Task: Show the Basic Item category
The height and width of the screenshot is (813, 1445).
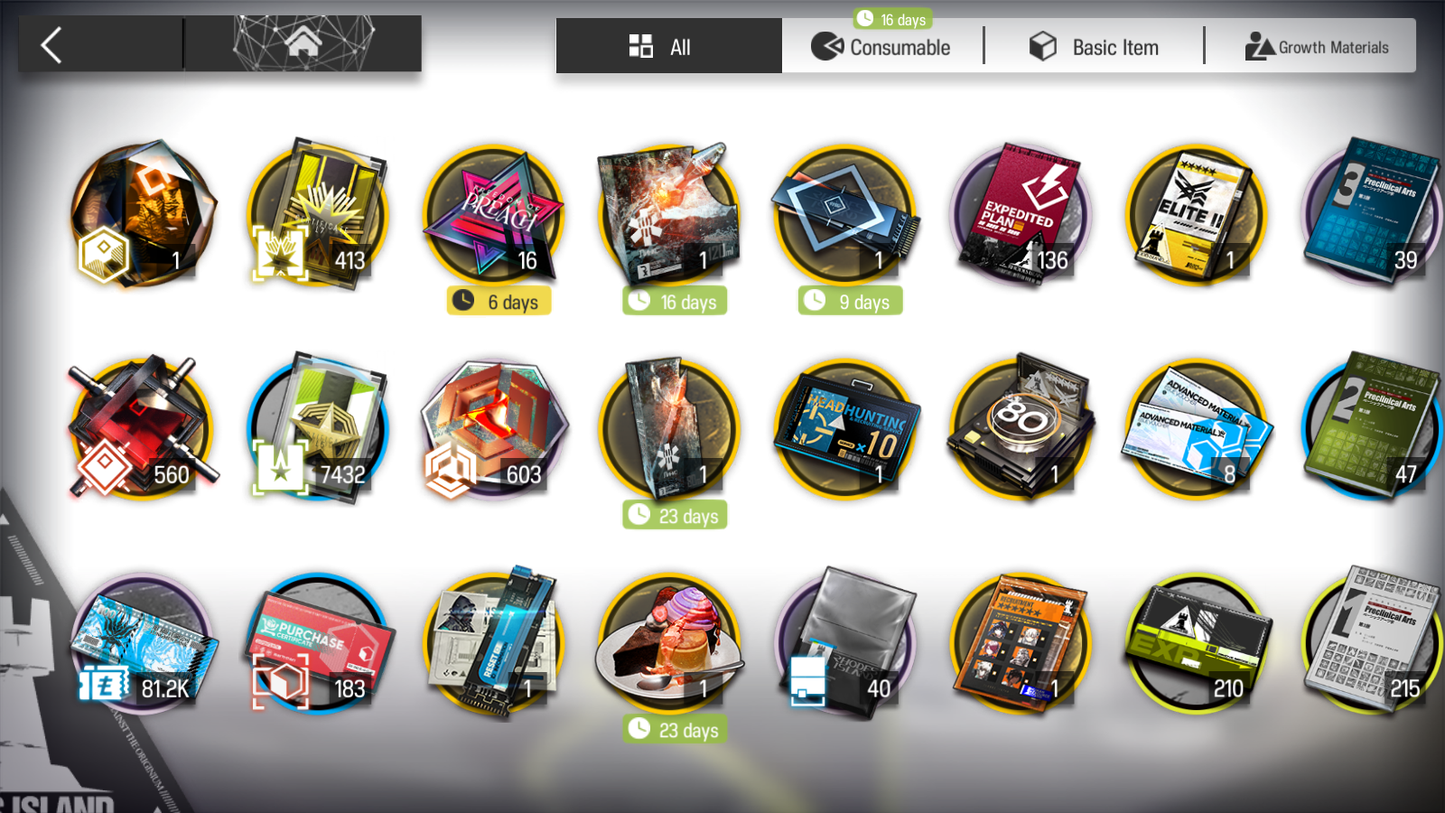Action: click(1095, 47)
